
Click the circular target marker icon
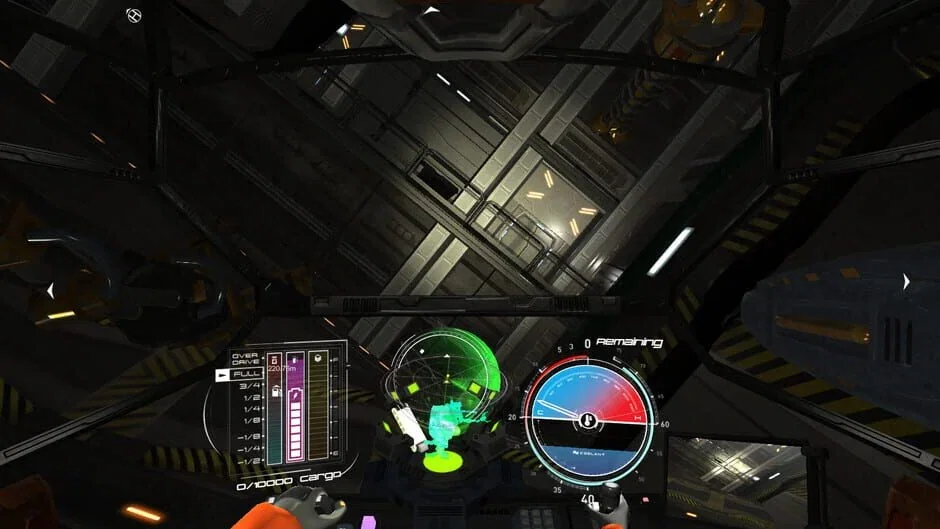tap(136, 15)
